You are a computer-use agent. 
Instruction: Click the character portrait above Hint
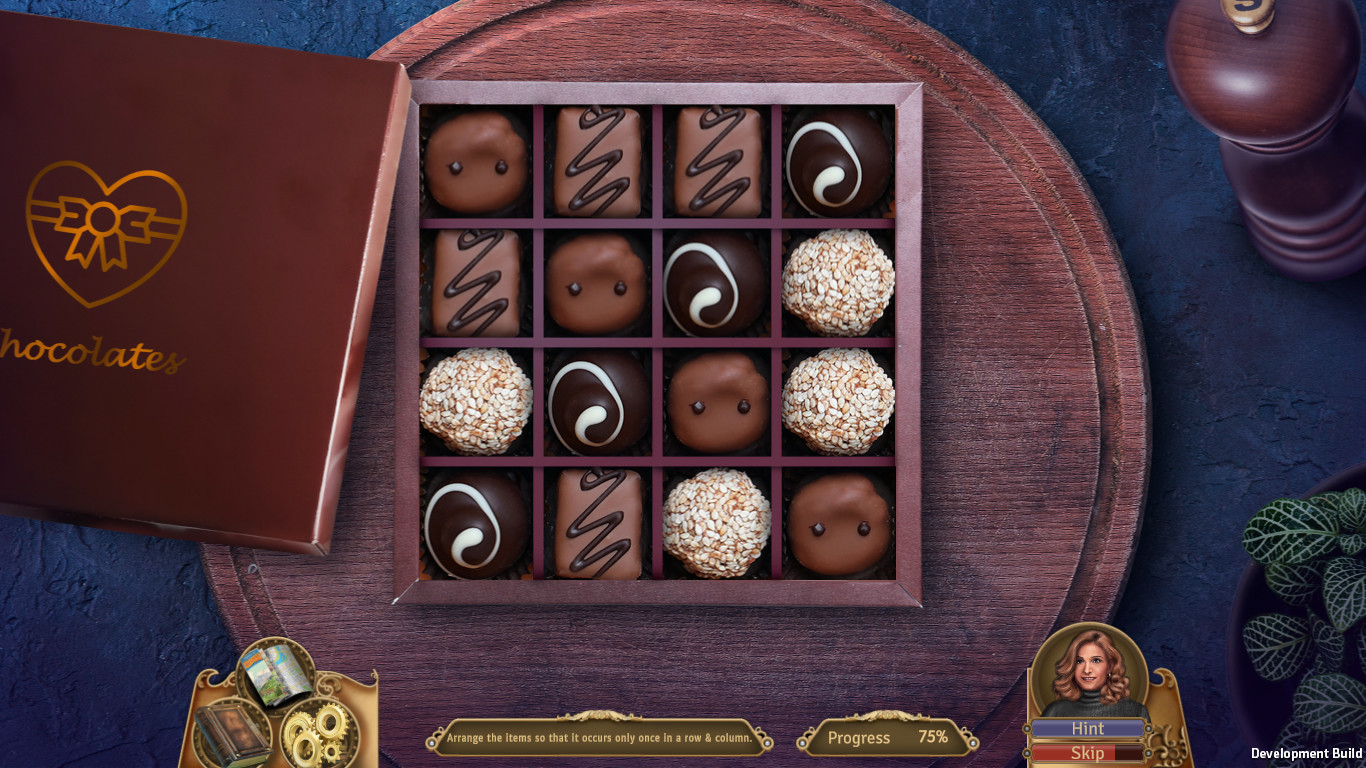(x=1090, y=668)
